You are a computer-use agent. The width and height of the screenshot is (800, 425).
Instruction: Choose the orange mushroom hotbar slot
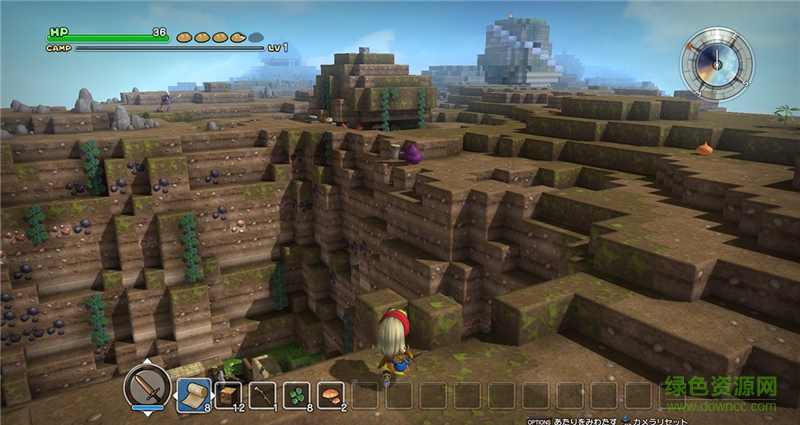point(332,394)
